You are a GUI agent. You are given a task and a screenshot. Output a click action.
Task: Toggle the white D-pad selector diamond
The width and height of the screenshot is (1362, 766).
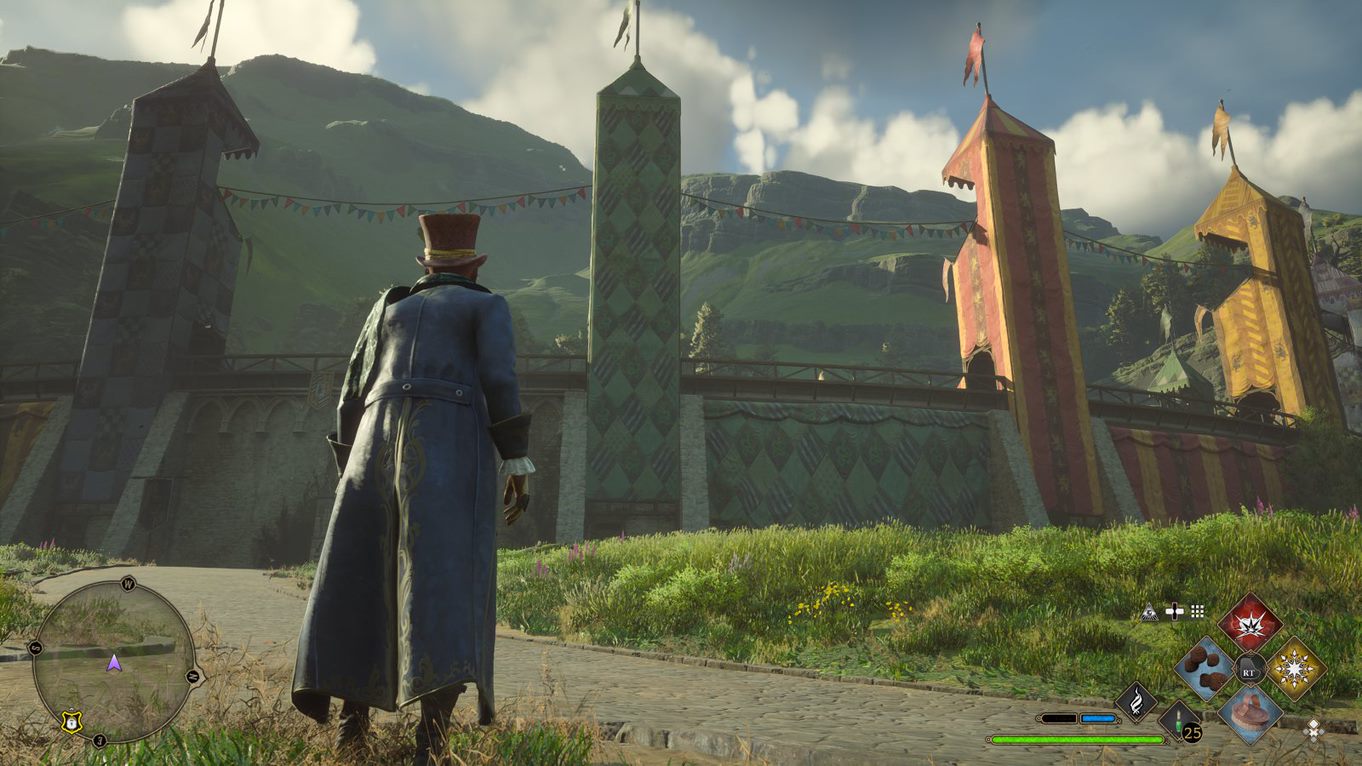pos(1314,731)
